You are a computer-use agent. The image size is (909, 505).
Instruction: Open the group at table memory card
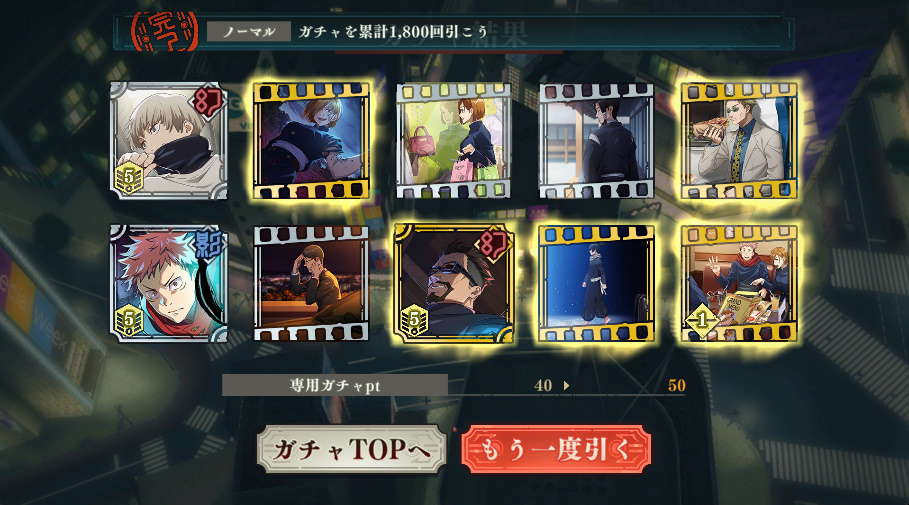tap(738, 284)
